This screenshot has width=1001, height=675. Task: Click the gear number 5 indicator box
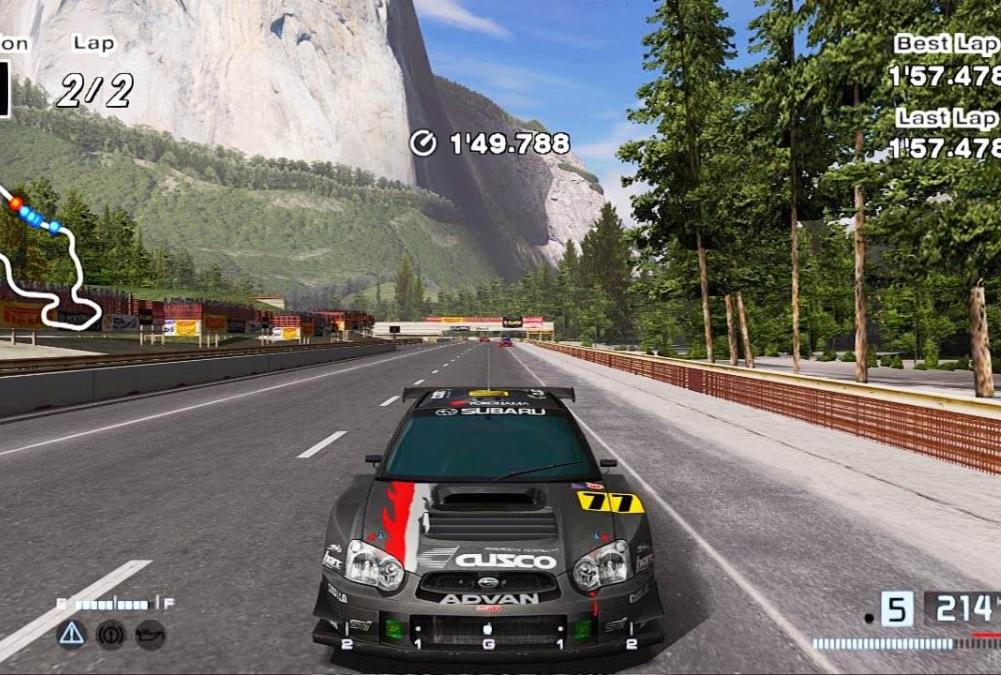pos(896,609)
